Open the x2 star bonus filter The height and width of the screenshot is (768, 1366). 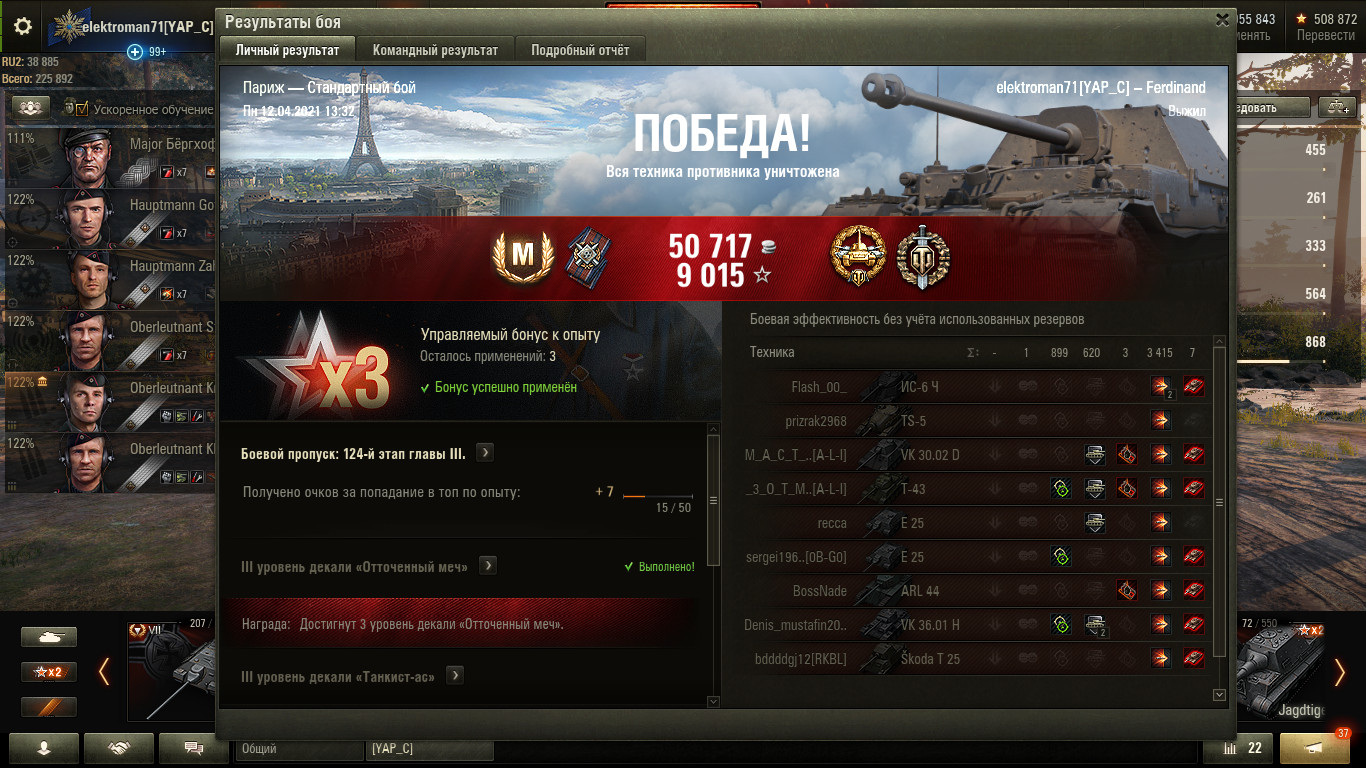[x=49, y=672]
